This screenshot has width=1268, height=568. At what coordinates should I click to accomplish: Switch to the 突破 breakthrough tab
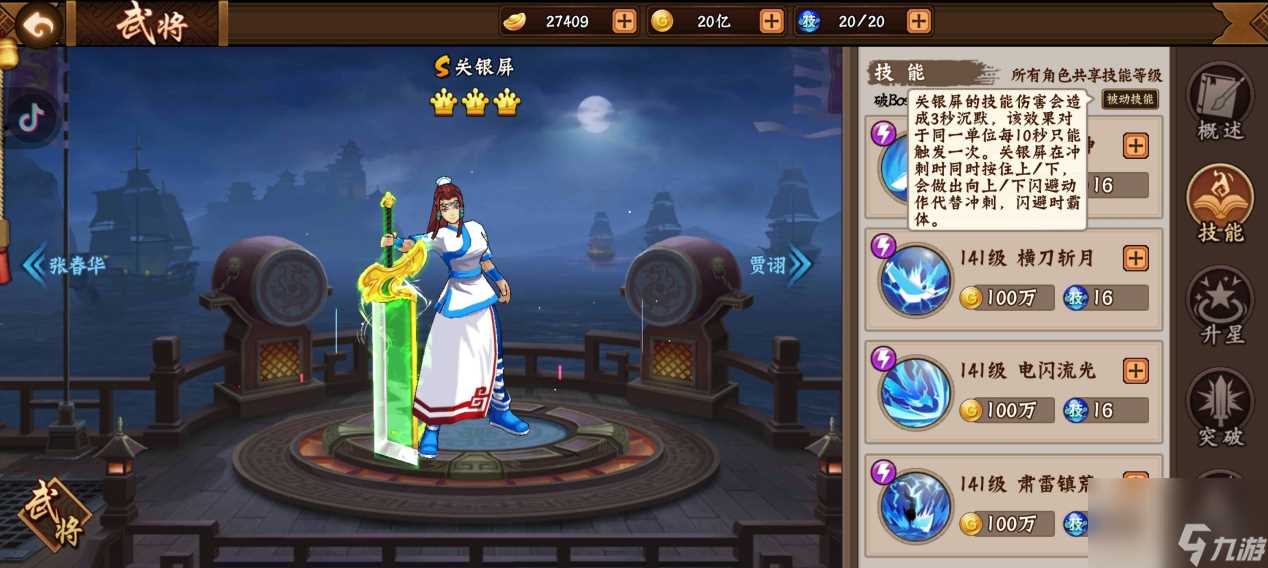1219,408
